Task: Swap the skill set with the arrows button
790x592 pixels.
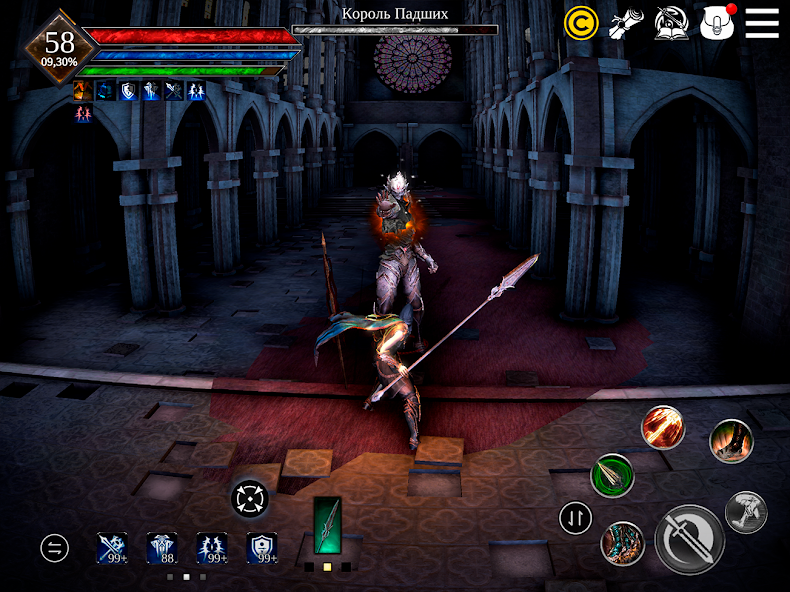Action: [576, 517]
